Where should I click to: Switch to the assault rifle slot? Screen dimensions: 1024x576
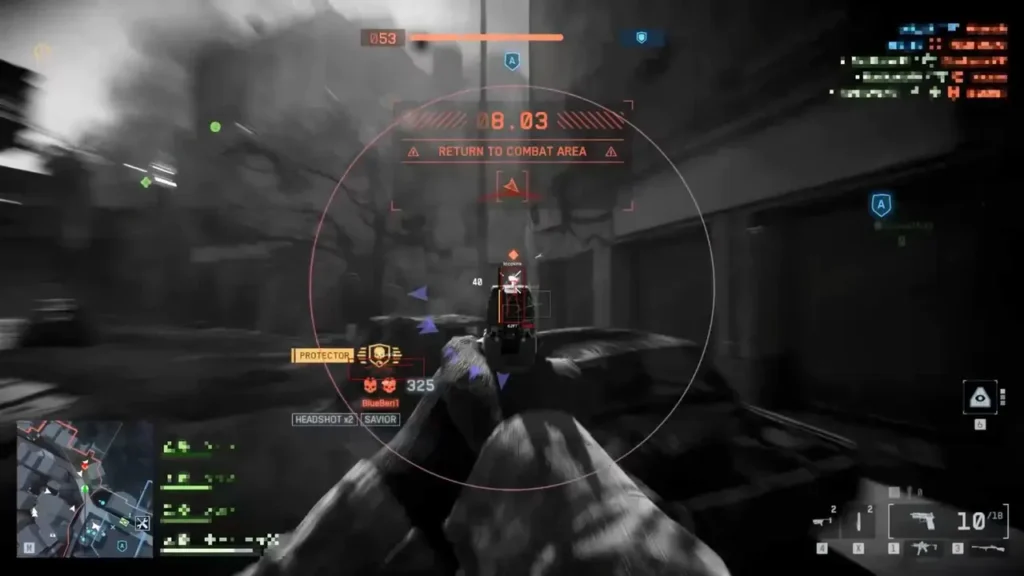(924, 548)
